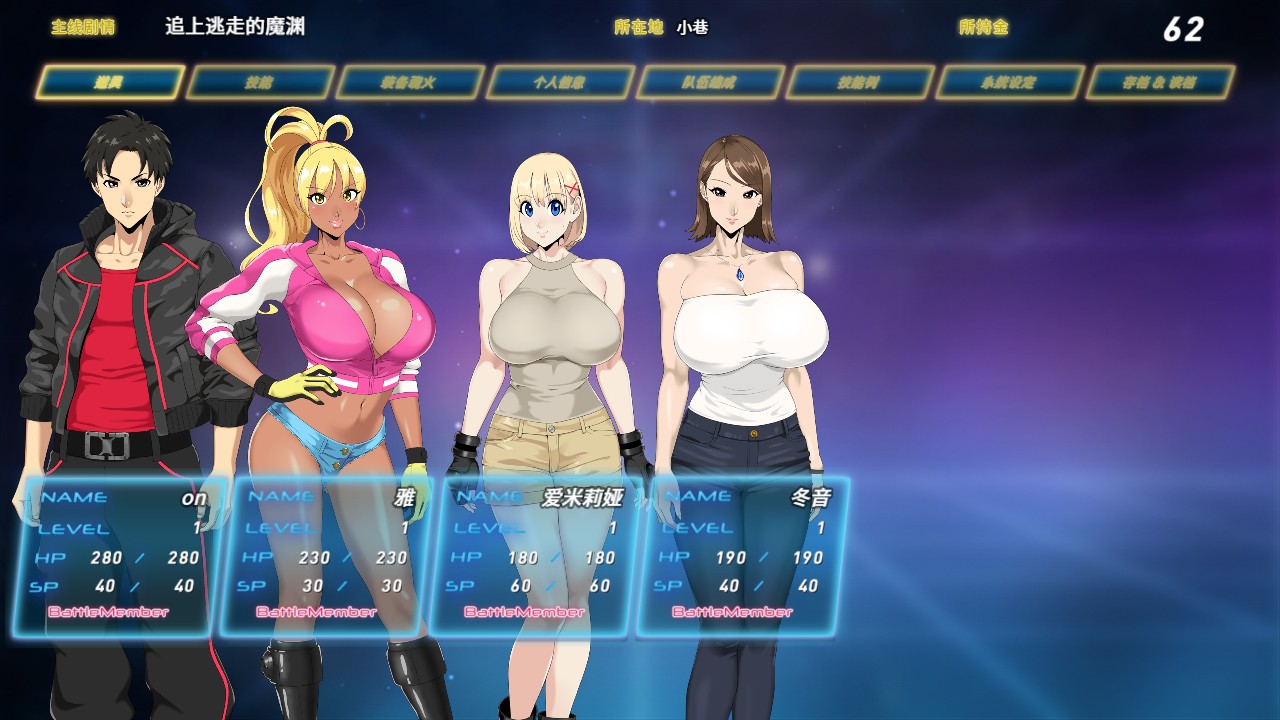
Task: Open the 道具 (Items) menu
Action: tap(110, 83)
